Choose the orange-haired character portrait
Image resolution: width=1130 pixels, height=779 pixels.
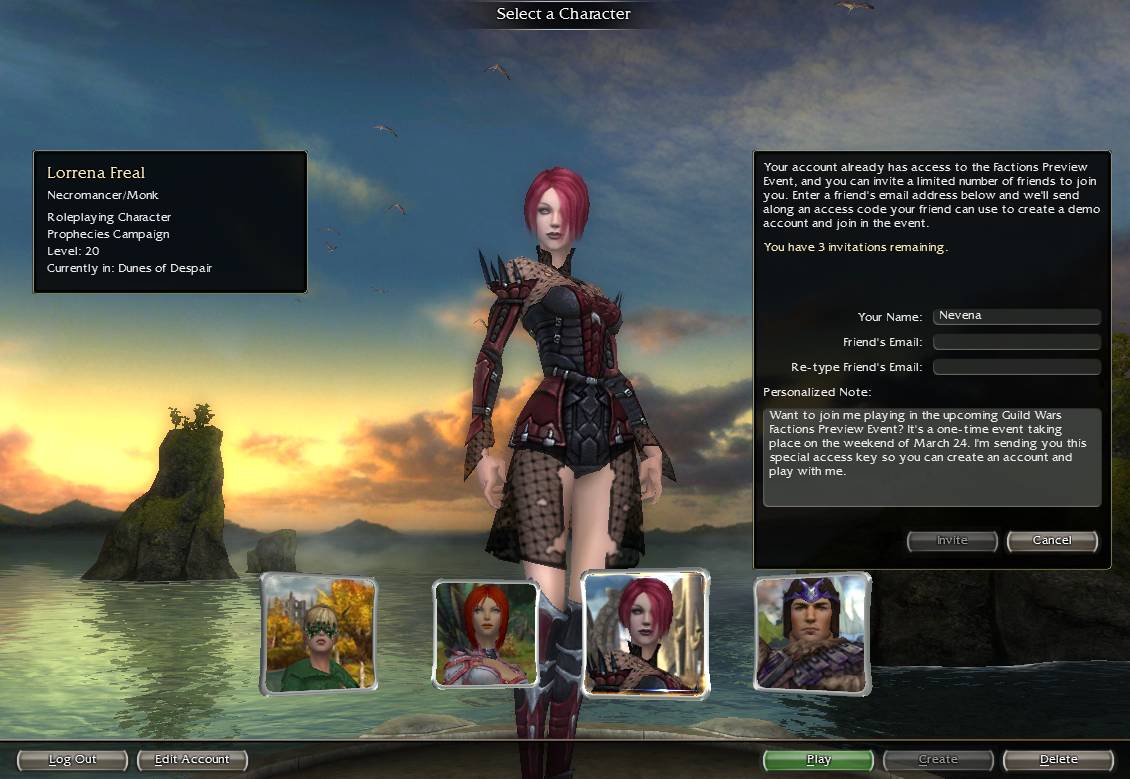[486, 634]
